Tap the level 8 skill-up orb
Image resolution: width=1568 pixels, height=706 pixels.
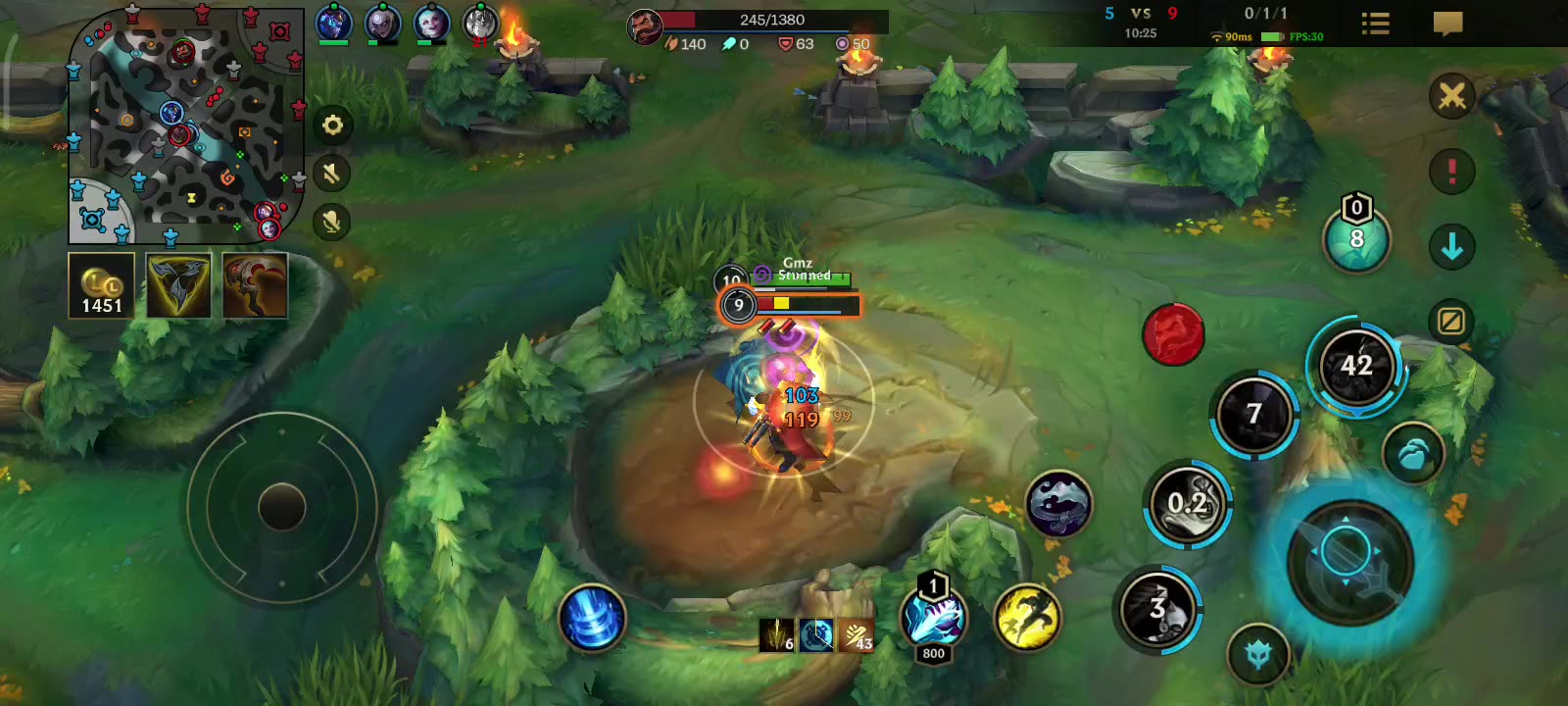[x=1356, y=238]
